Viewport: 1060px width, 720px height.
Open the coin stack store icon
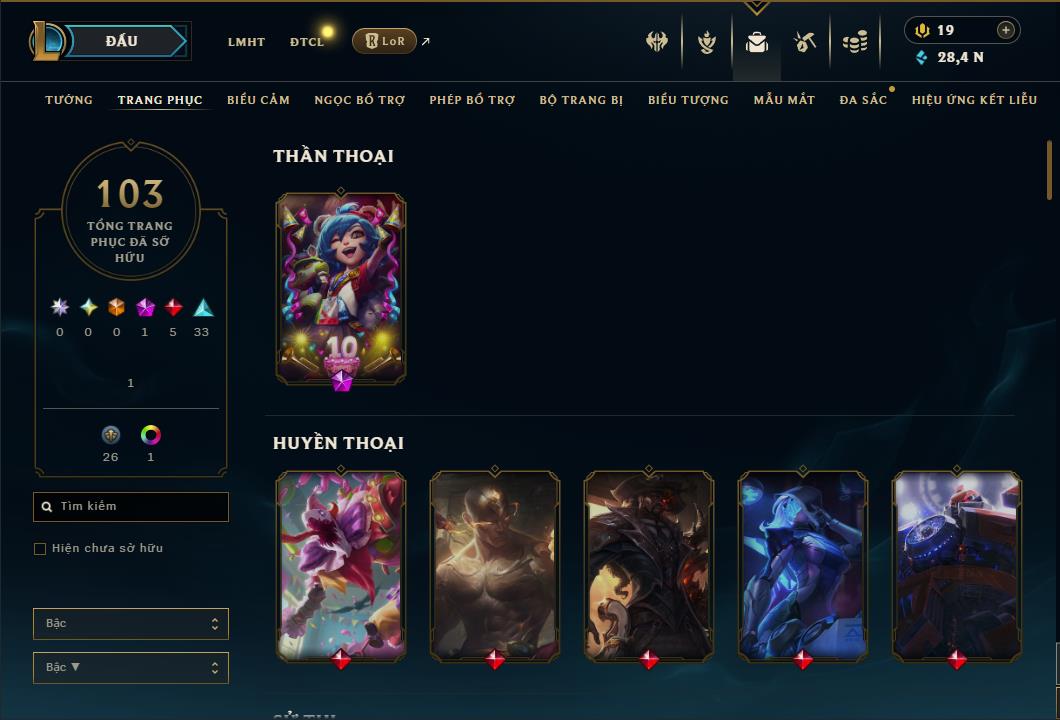855,42
